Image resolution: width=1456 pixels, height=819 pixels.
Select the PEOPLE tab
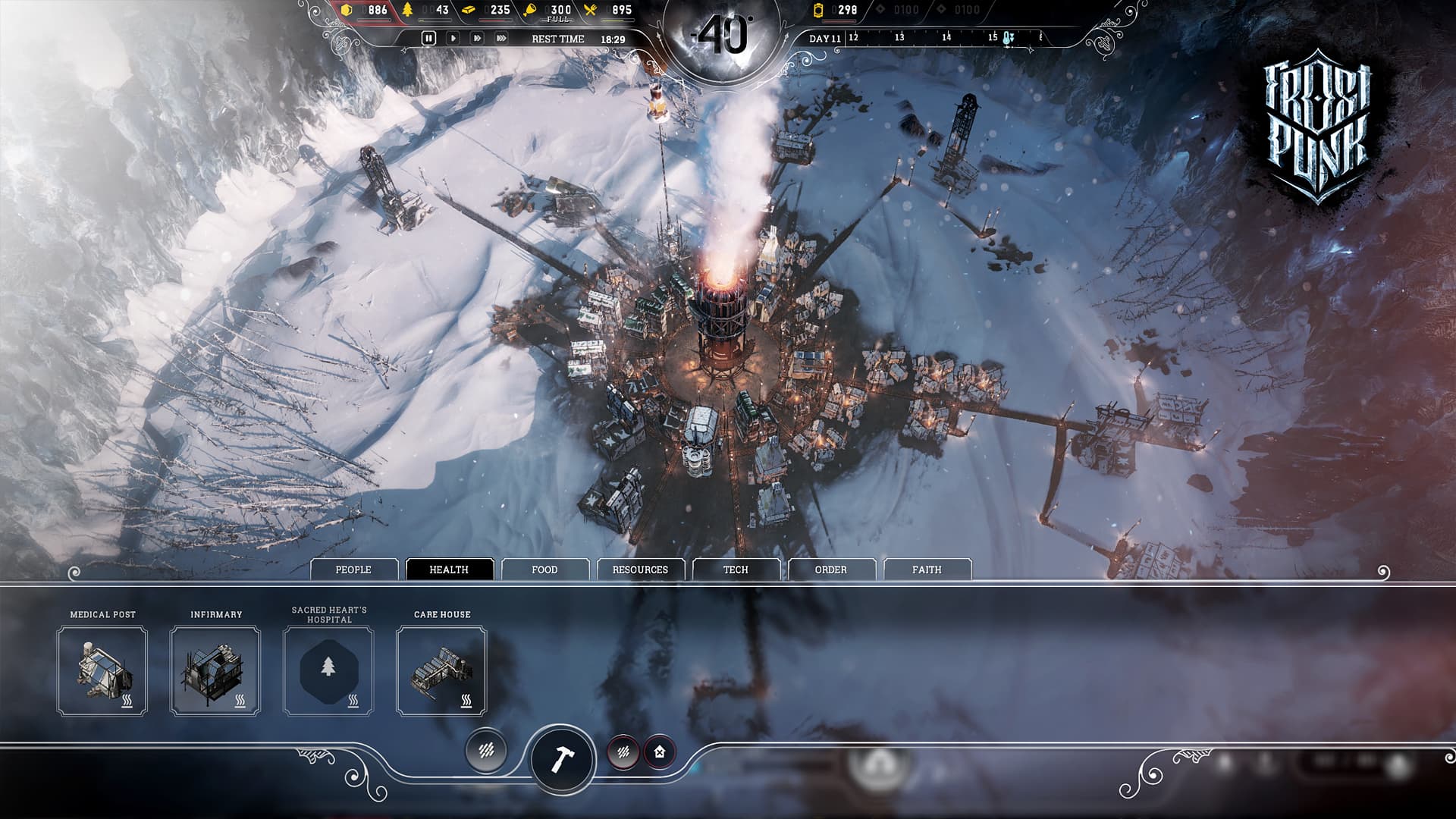click(354, 569)
